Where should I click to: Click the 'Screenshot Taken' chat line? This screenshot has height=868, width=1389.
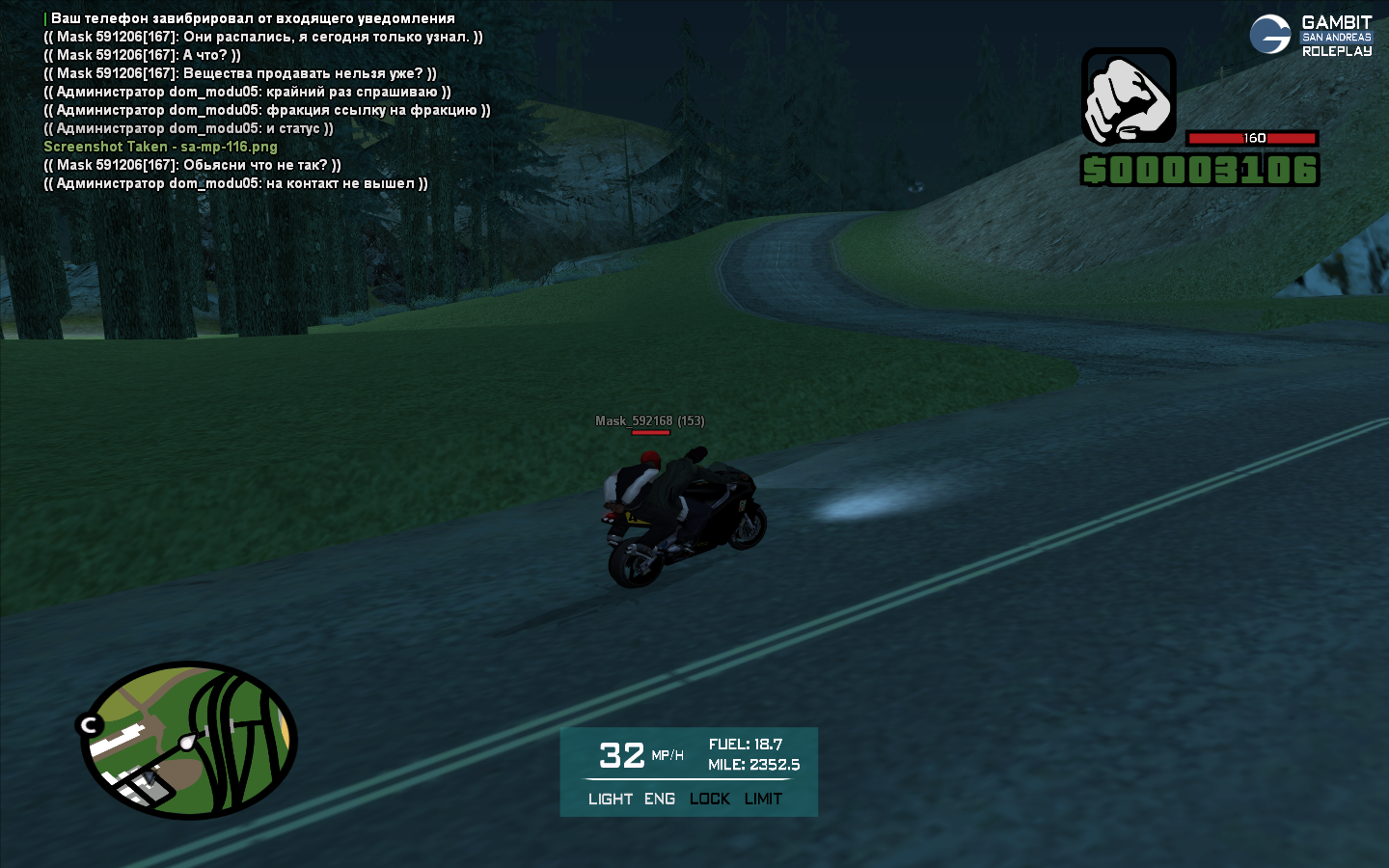[160, 147]
